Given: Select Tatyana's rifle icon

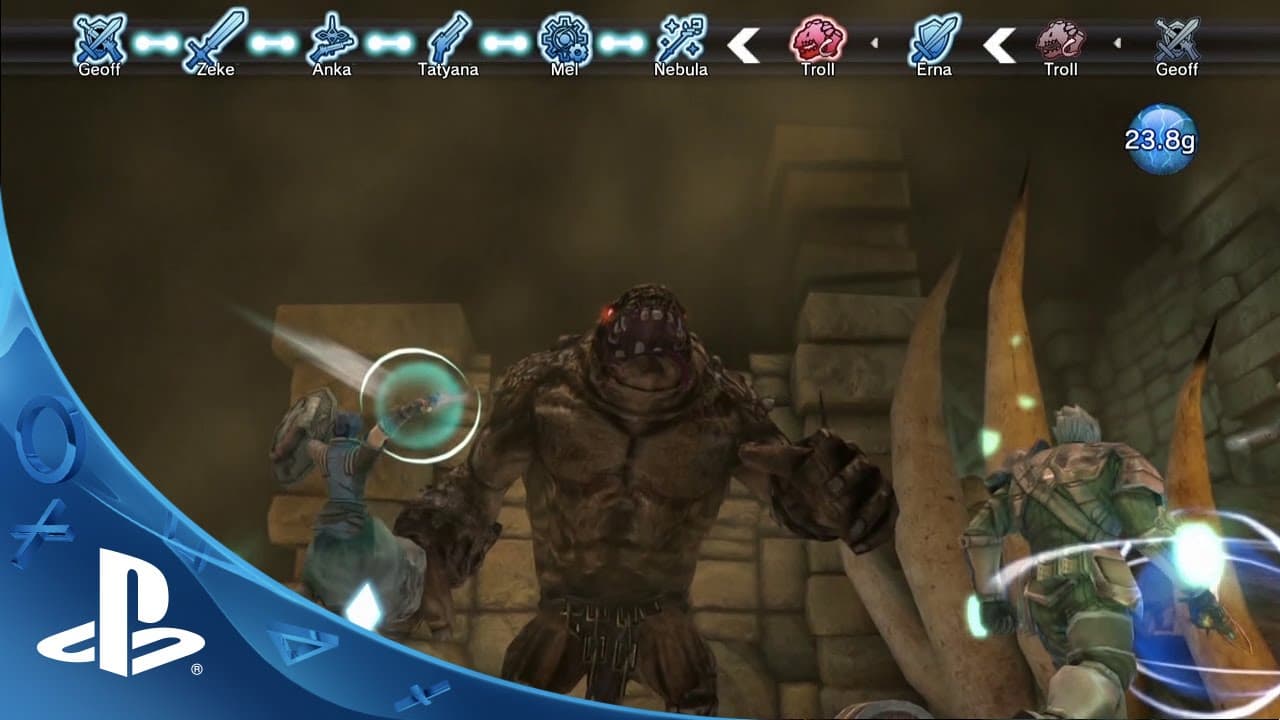Looking at the screenshot, I should coord(452,40).
